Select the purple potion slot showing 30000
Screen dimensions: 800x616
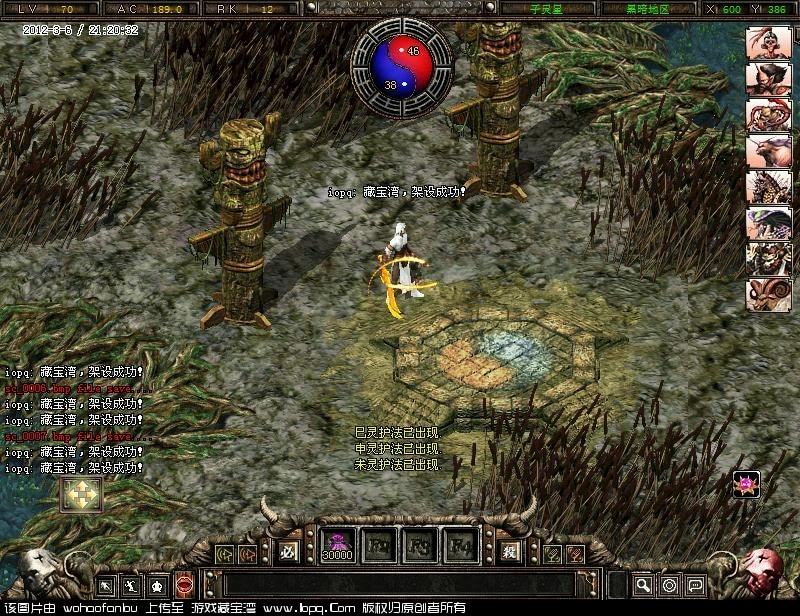point(338,547)
